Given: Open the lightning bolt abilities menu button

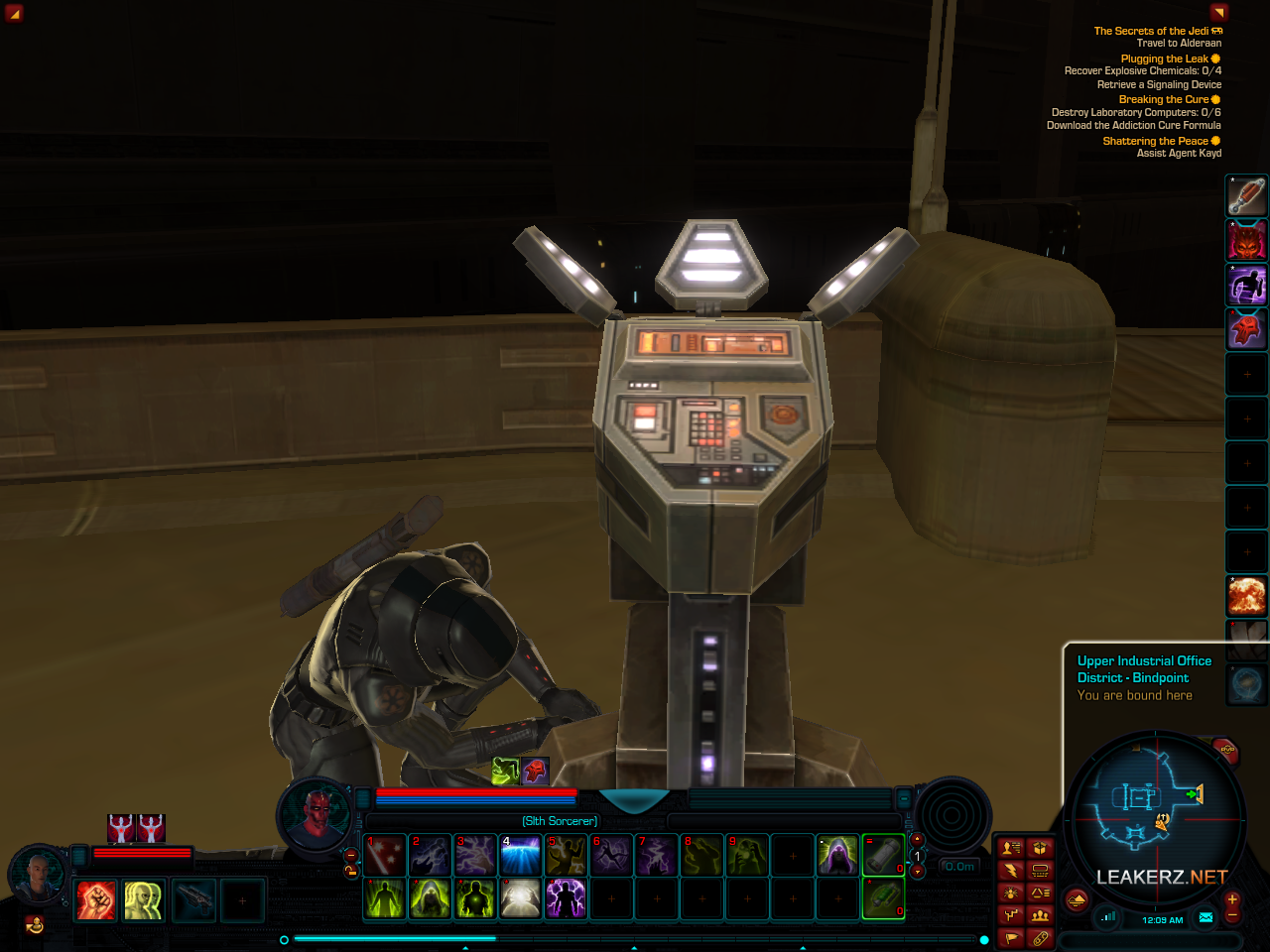Looking at the screenshot, I should pos(1011,871).
